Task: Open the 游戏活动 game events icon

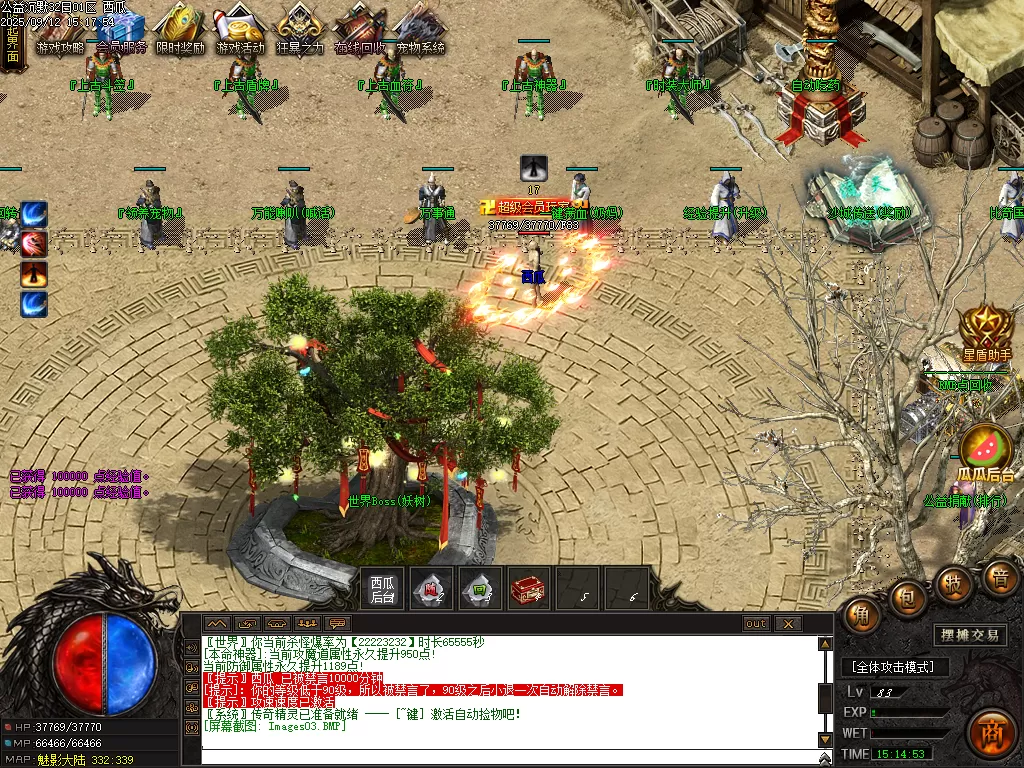Action: (241, 28)
